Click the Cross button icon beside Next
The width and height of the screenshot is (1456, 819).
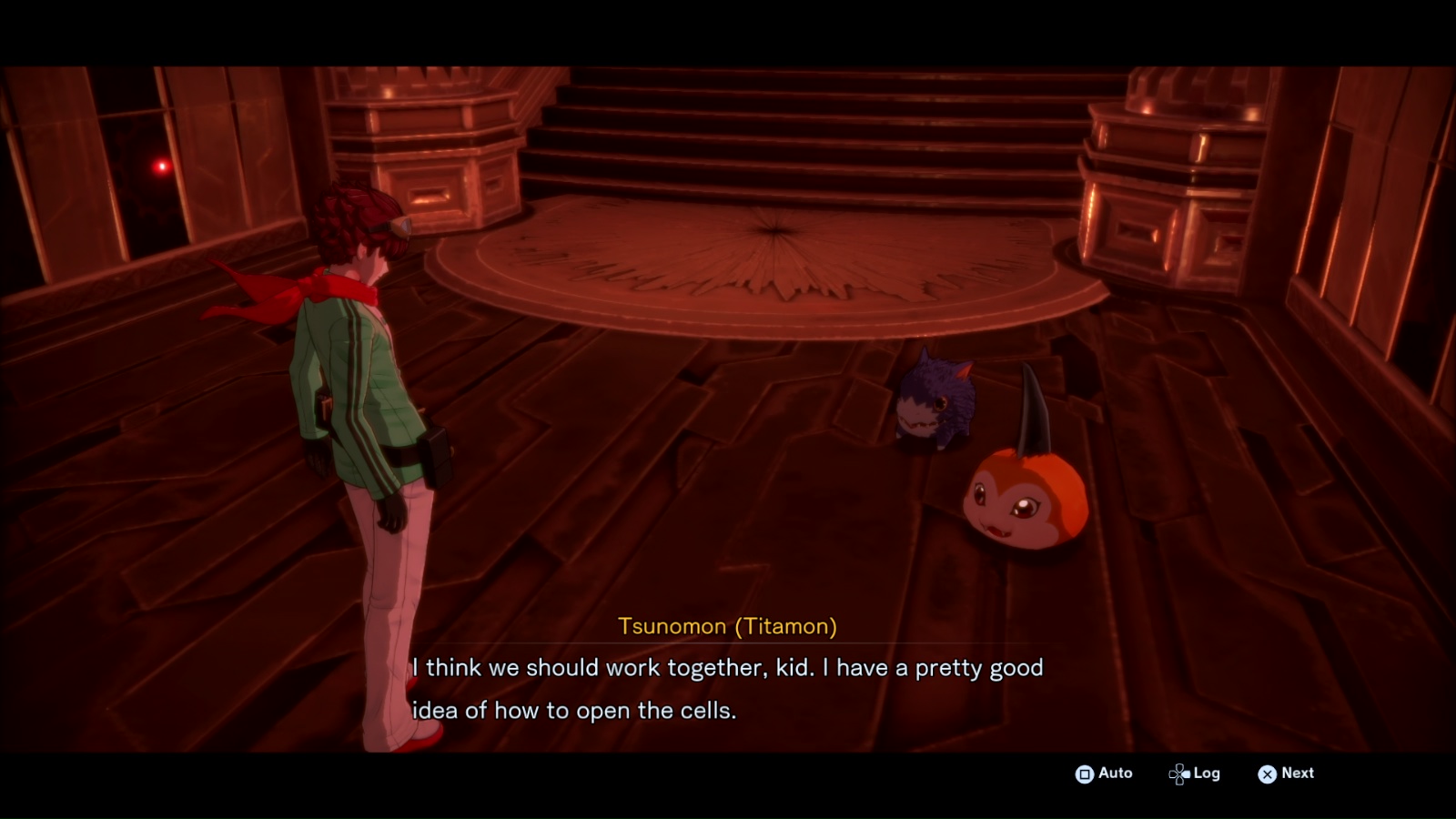tap(1268, 773)
